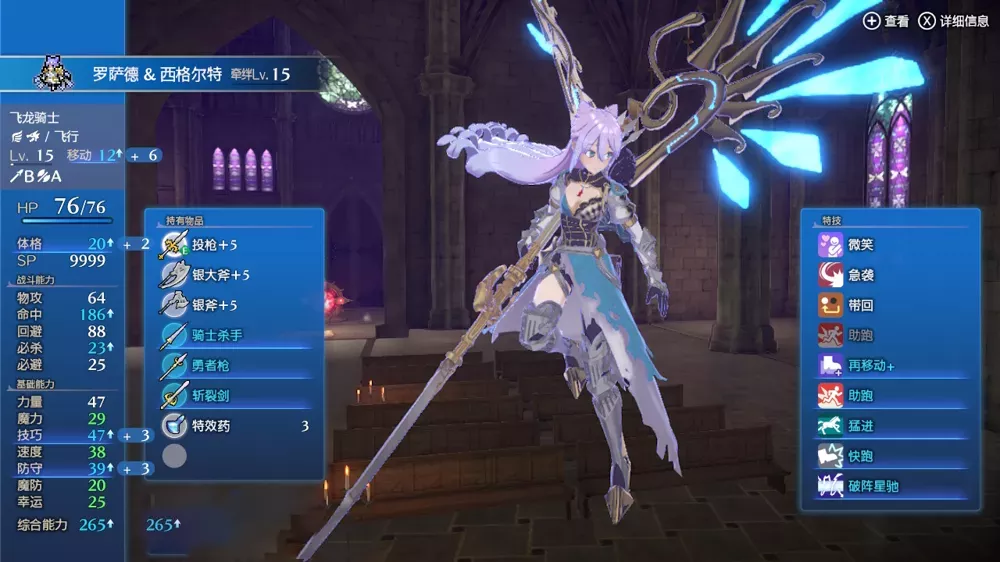The width and height of the screenshot is (1000, 562).
Task: Select the 猛进 skill
Action: pos(895,426)
